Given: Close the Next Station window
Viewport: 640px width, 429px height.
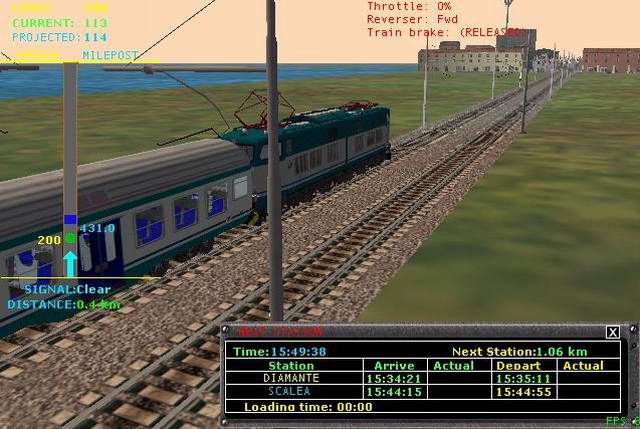Looking at the screenshot, I should click(x=613, y=332).
